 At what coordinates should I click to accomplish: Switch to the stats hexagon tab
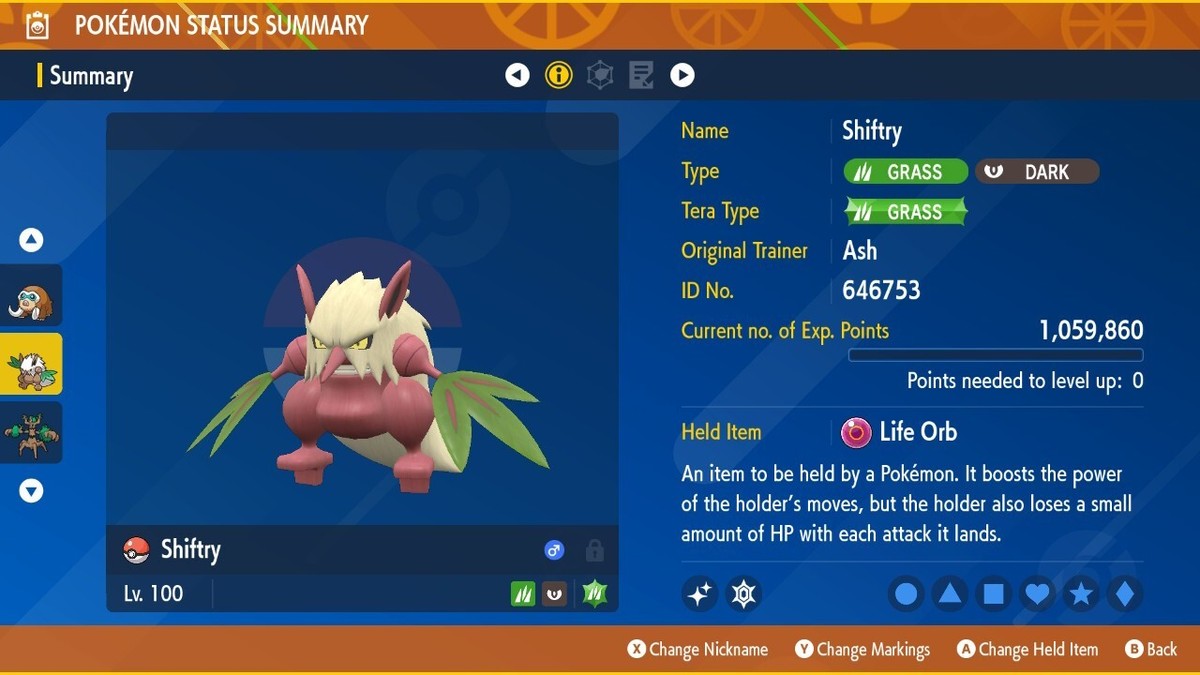pos(600,75)
